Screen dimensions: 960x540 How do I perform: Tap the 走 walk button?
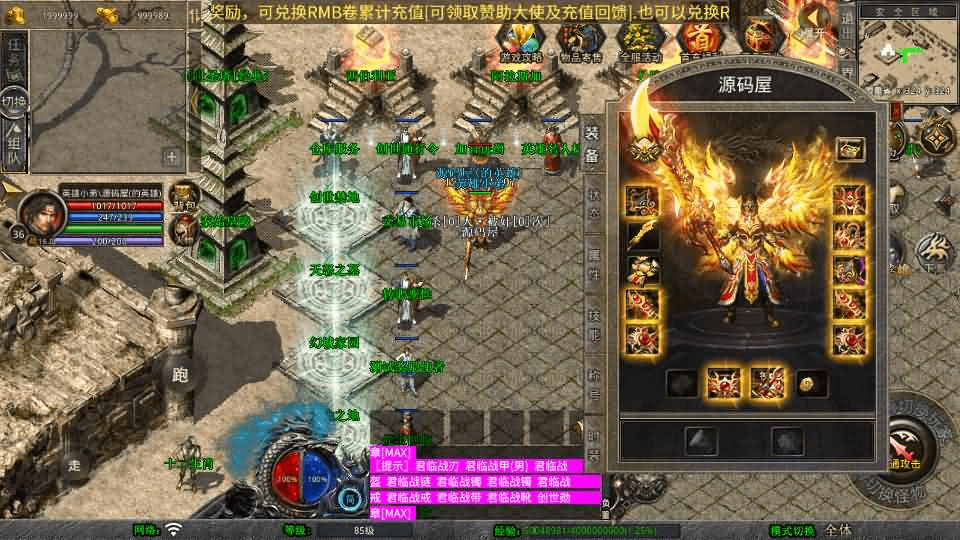(73, 465)
